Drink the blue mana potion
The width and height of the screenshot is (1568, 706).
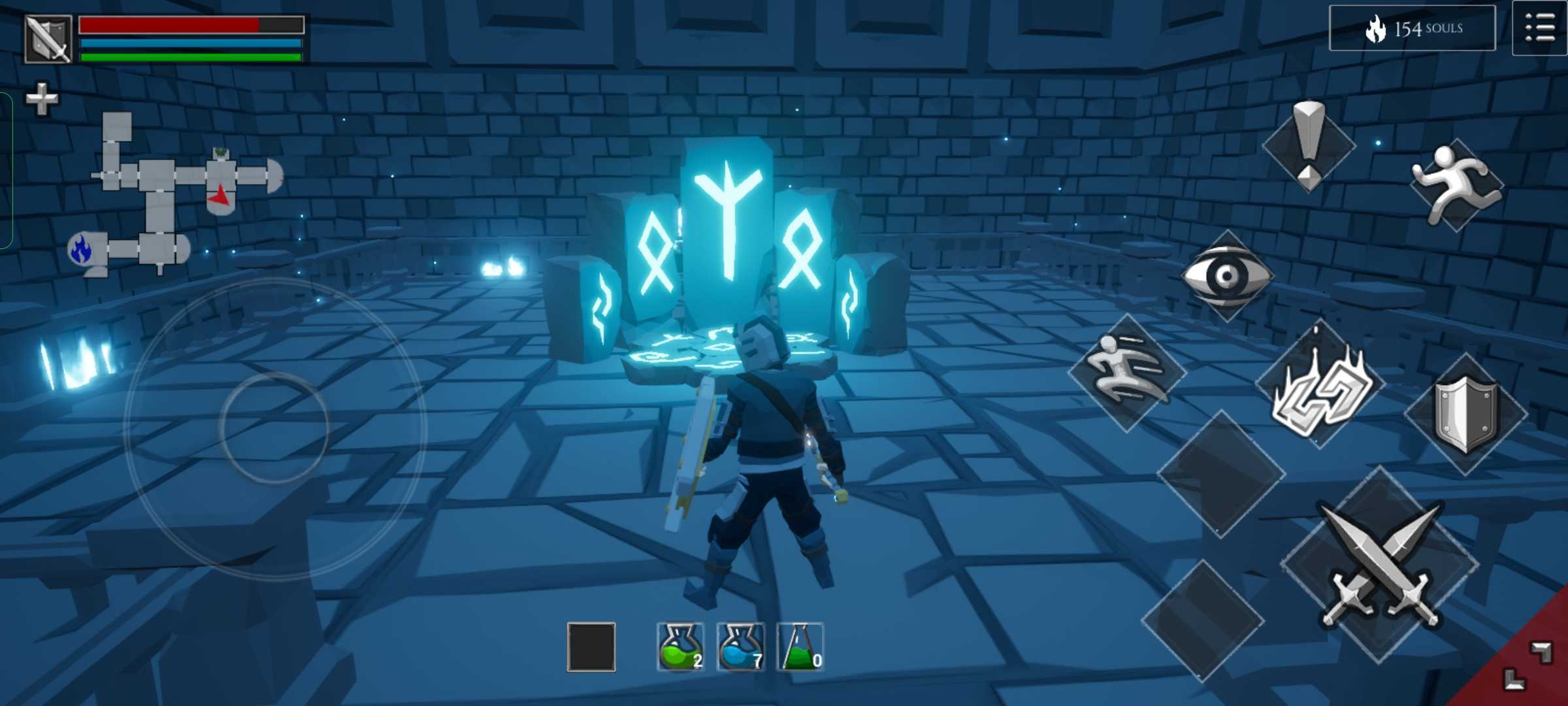click(740, 647)
